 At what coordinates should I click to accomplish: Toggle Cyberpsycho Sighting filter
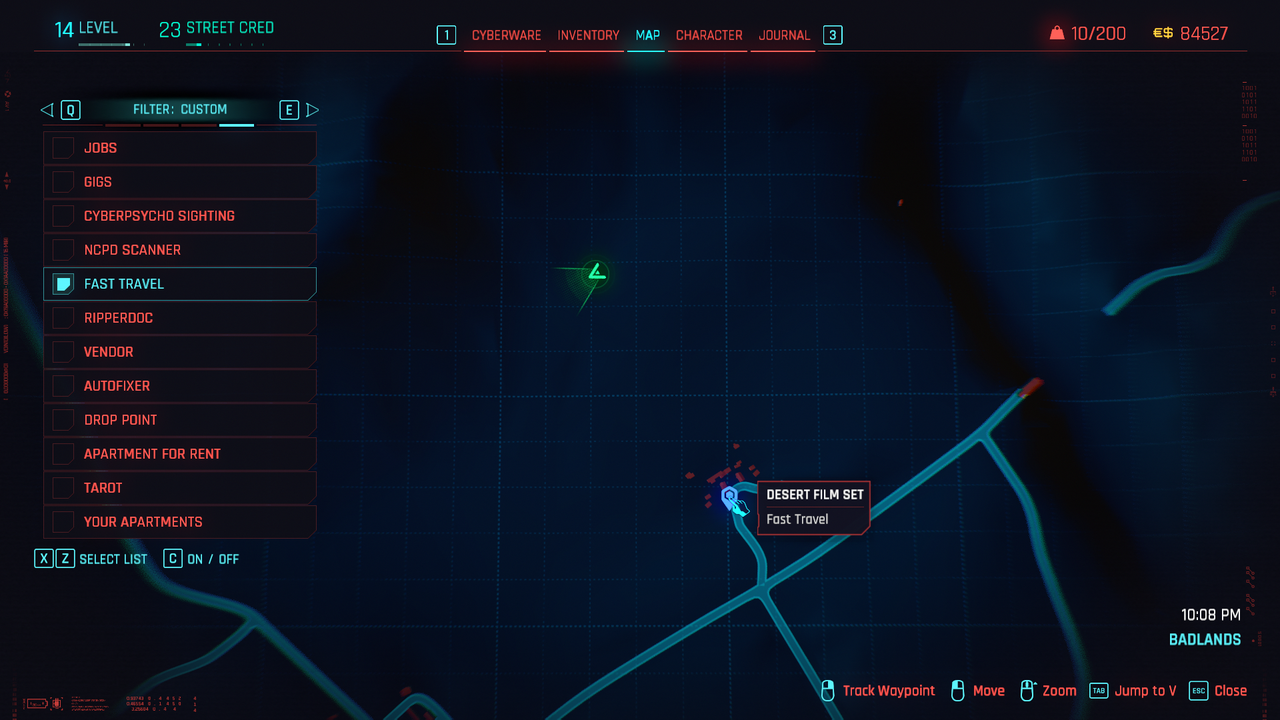coord(64,216)
